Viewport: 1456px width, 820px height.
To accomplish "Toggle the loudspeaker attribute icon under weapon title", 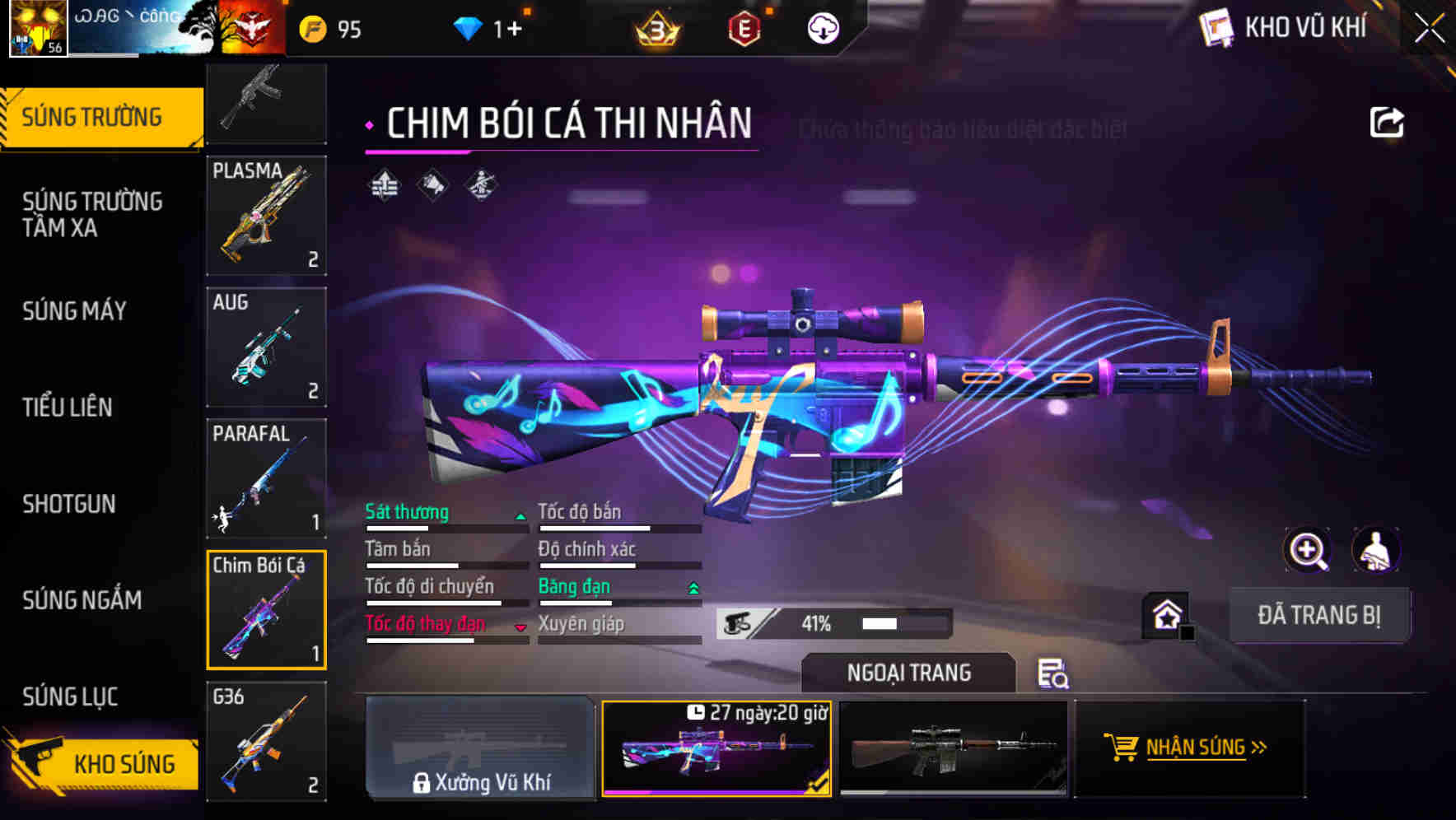I will (x=432, y=183).
